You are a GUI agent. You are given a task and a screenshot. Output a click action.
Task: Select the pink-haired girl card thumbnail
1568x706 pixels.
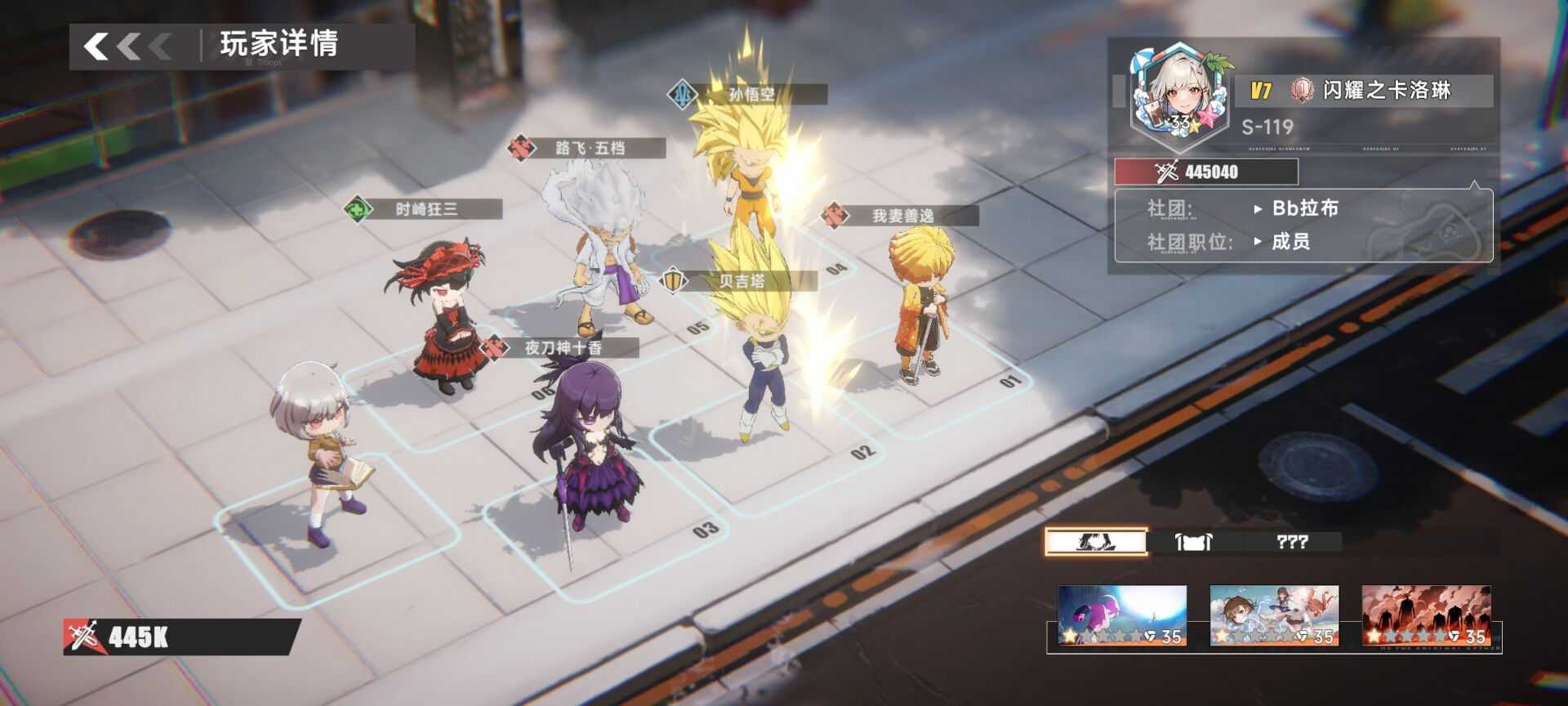point(1122,615)
